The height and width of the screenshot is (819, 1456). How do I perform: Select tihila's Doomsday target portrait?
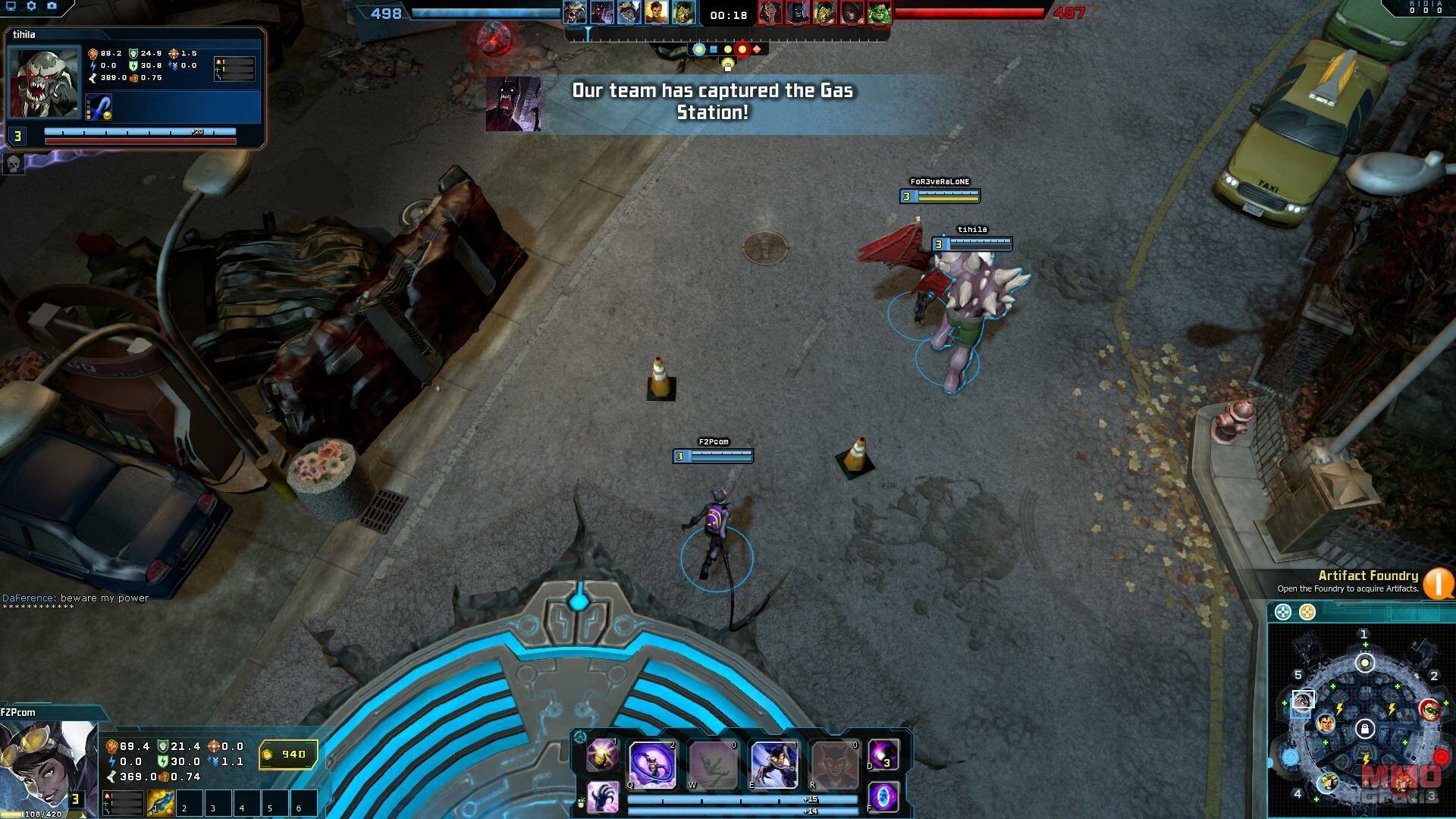point(44,83)
